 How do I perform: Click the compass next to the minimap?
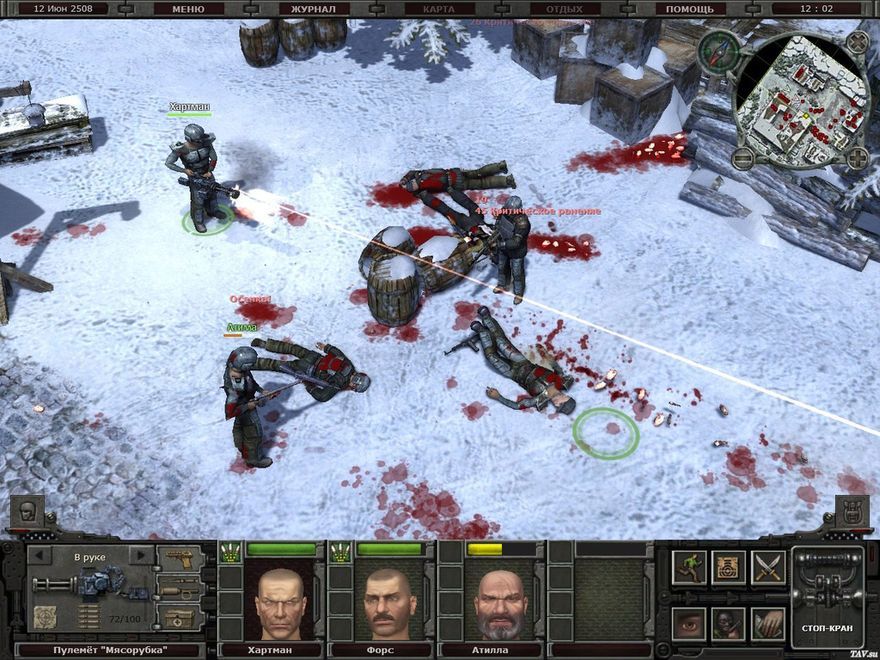pyautogui.click(x=717, y=51)
